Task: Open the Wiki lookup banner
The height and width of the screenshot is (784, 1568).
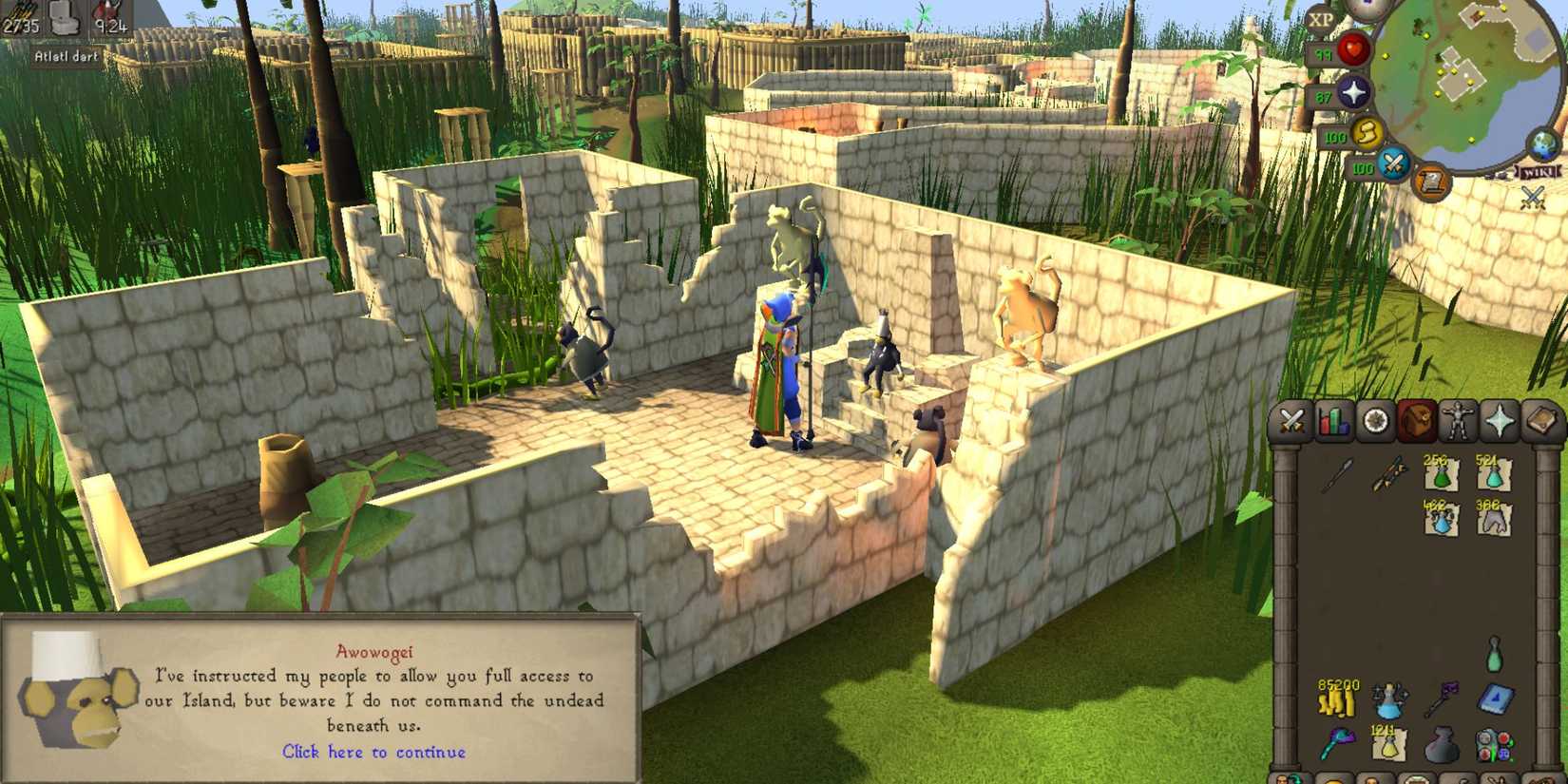Action: (1538, 172)
